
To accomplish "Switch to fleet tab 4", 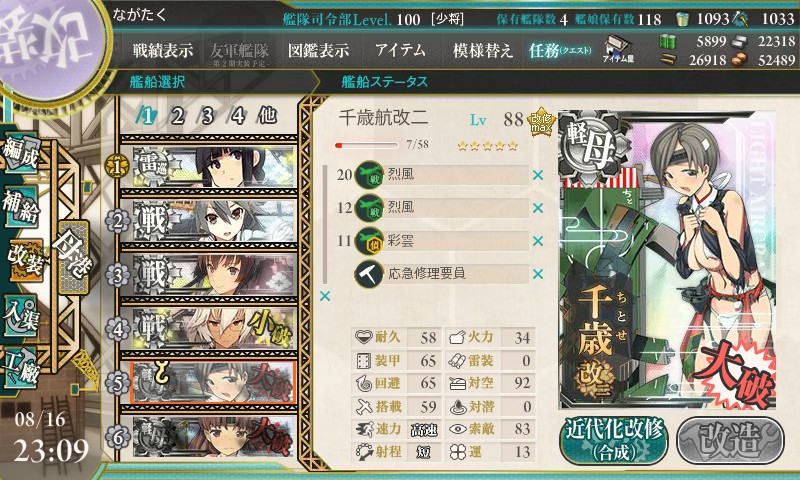I will 237,115.
